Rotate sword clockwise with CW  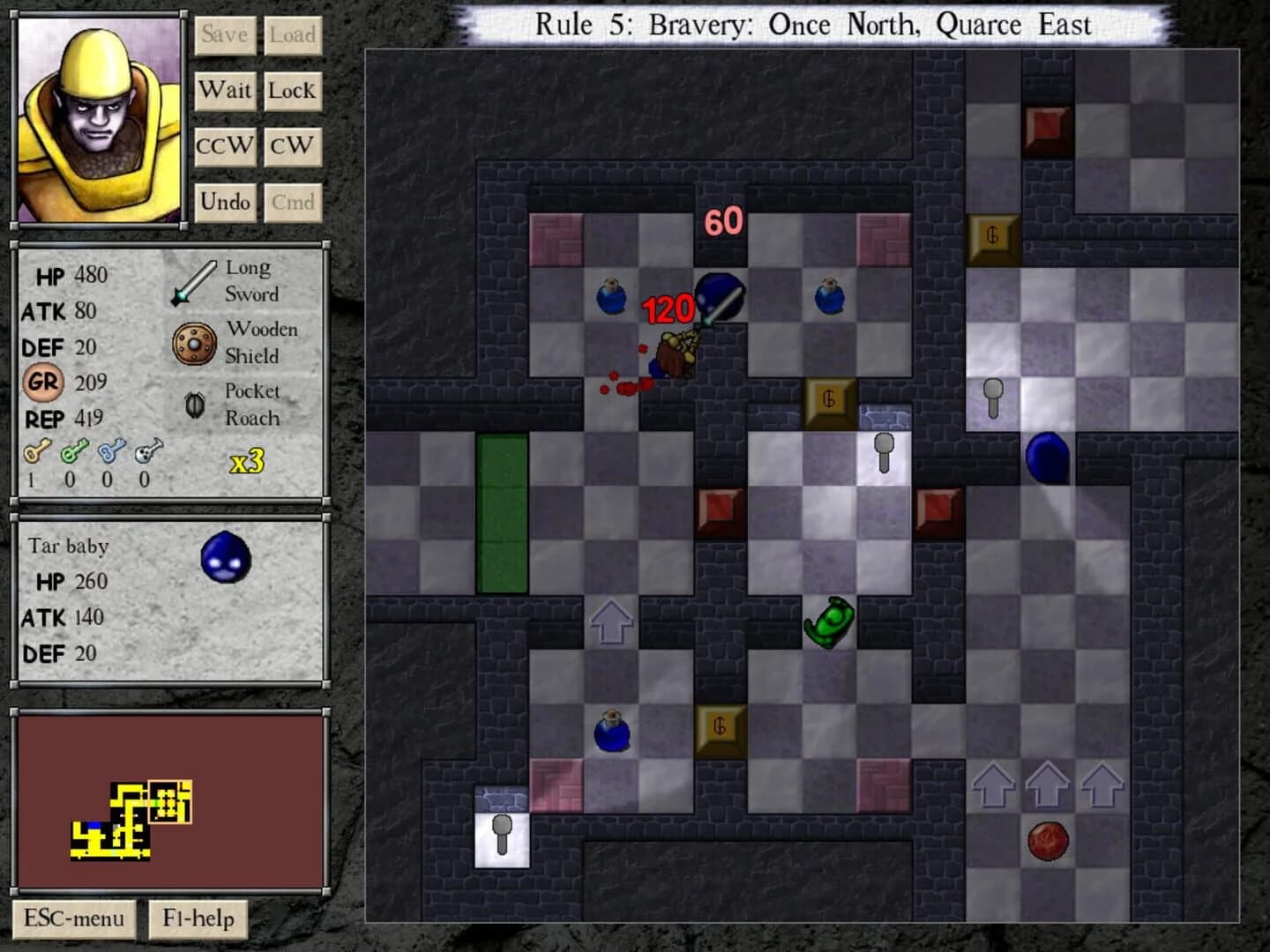pos(293,145)
